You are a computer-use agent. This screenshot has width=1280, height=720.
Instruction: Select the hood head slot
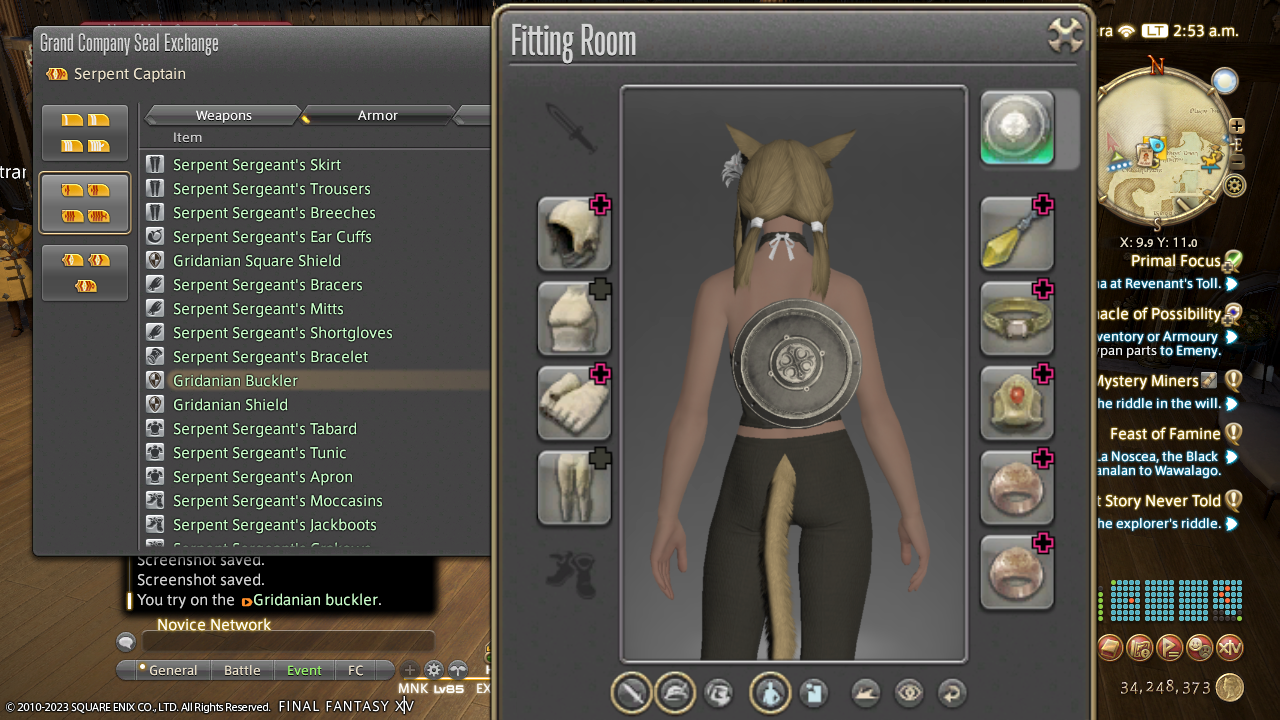point(574,233)
